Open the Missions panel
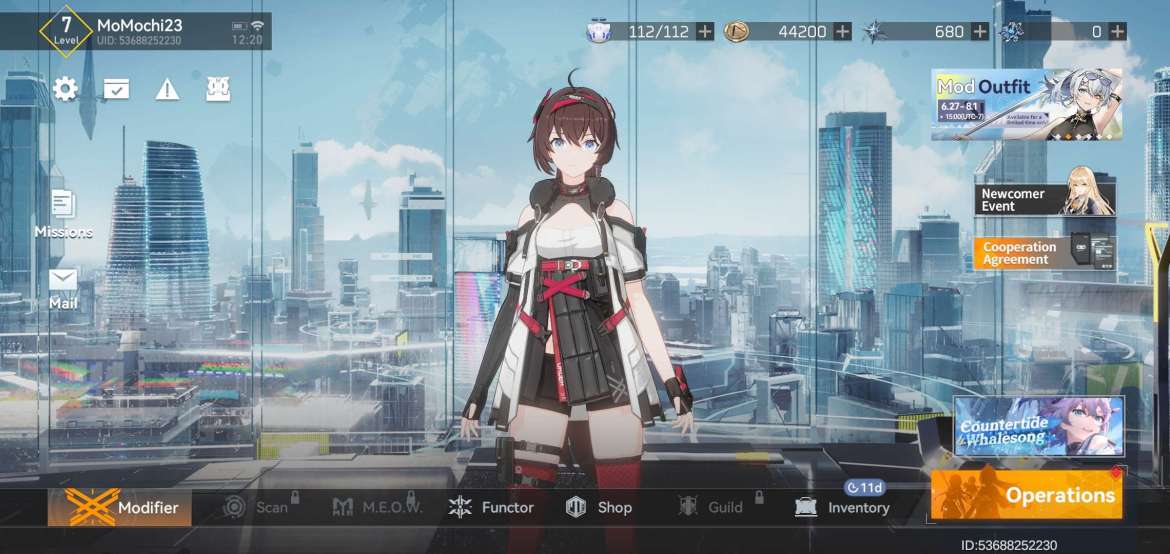 click(x=63, y=213)
